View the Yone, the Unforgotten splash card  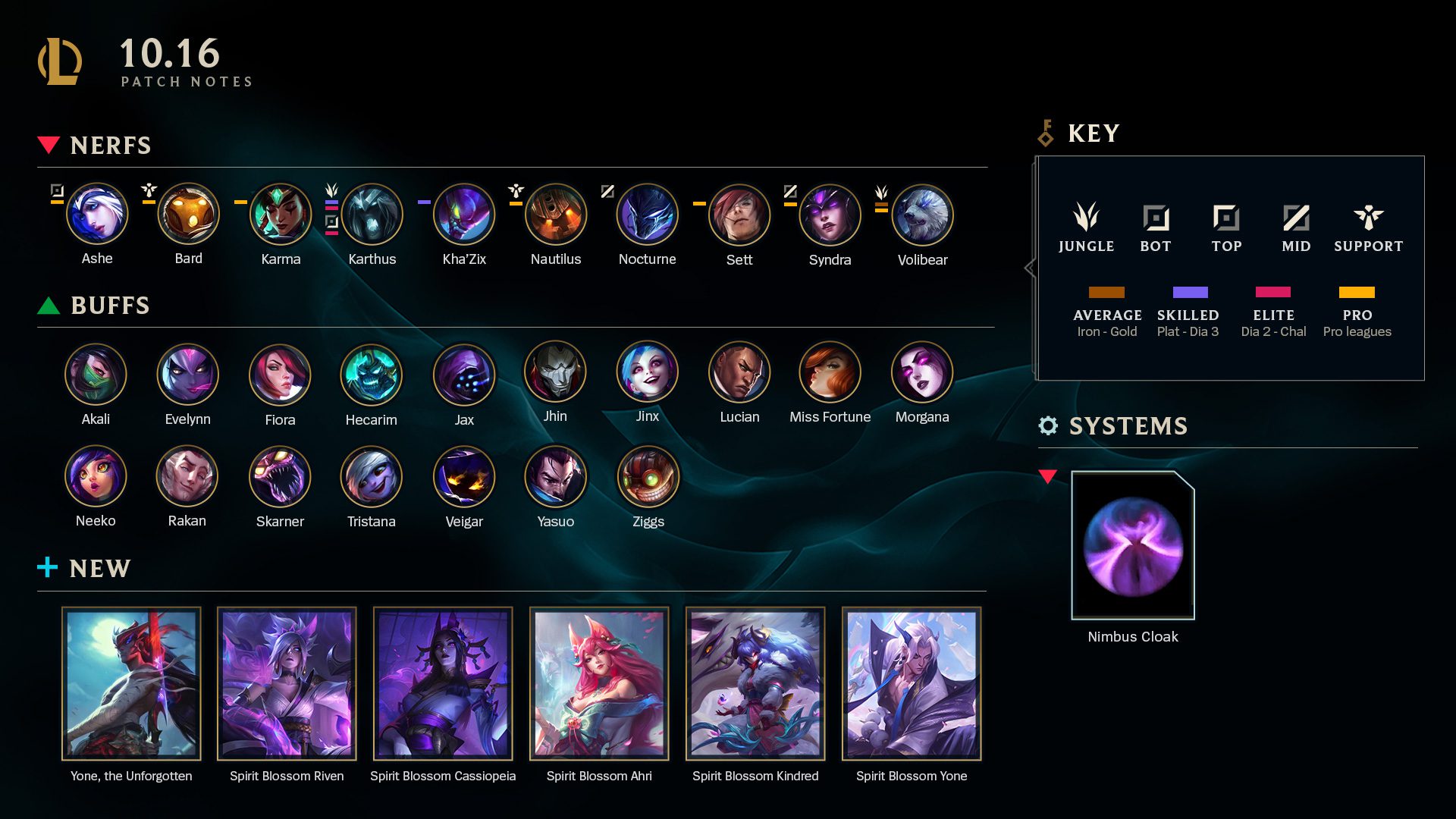pyautogui.click(x=131, y=683)
